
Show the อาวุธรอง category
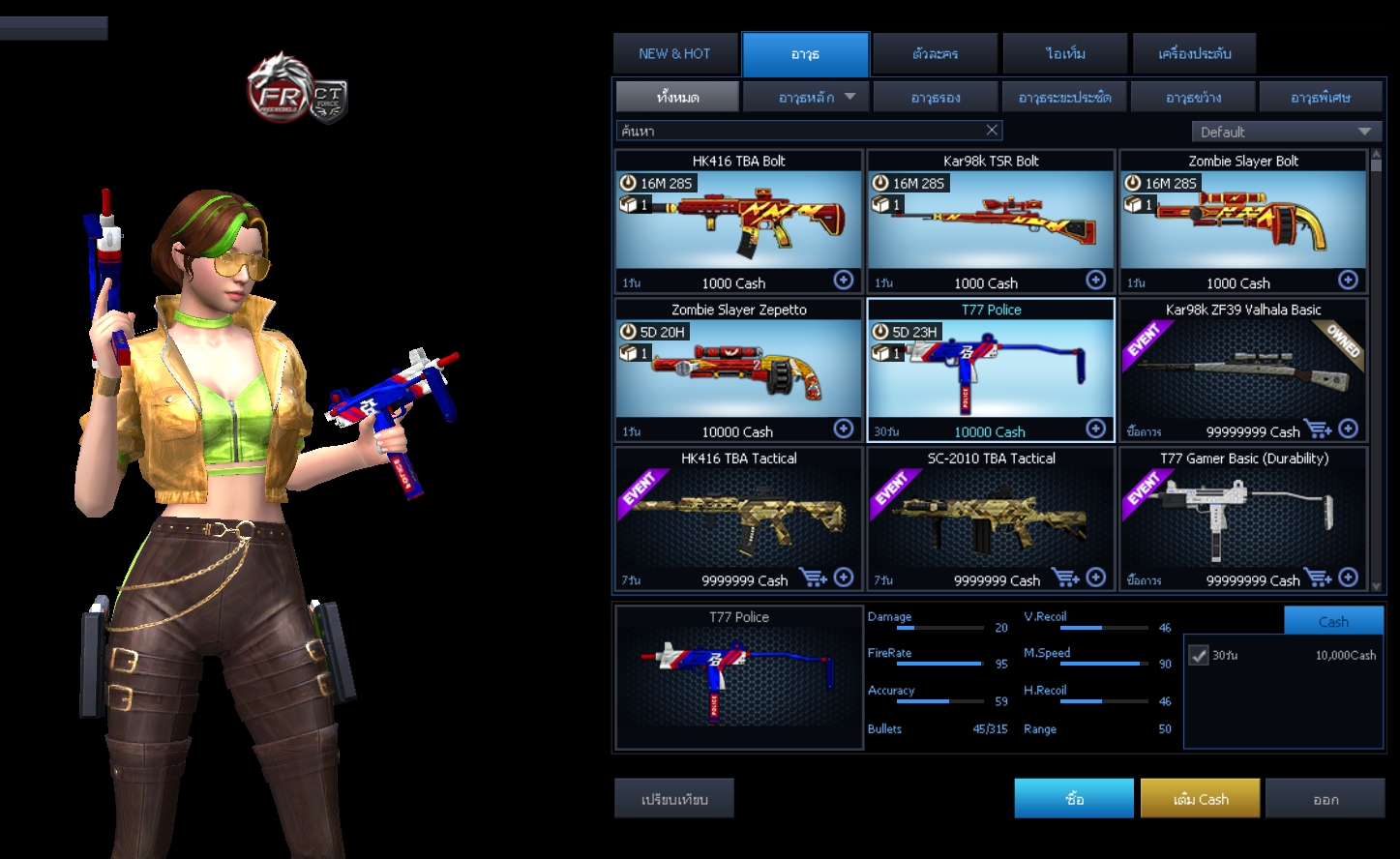coord(935,97)
